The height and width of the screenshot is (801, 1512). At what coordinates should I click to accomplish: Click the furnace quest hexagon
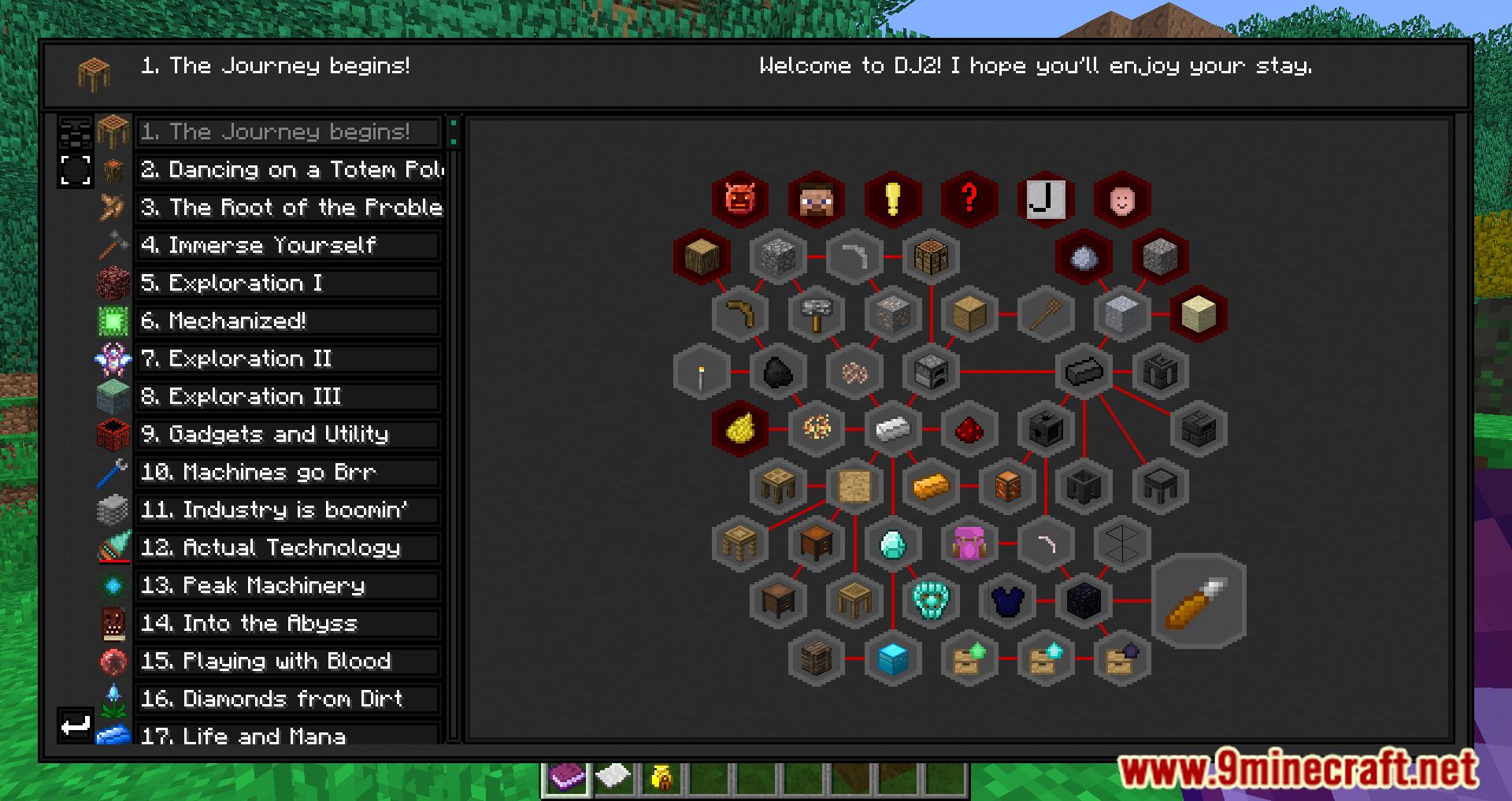point(929,373)
